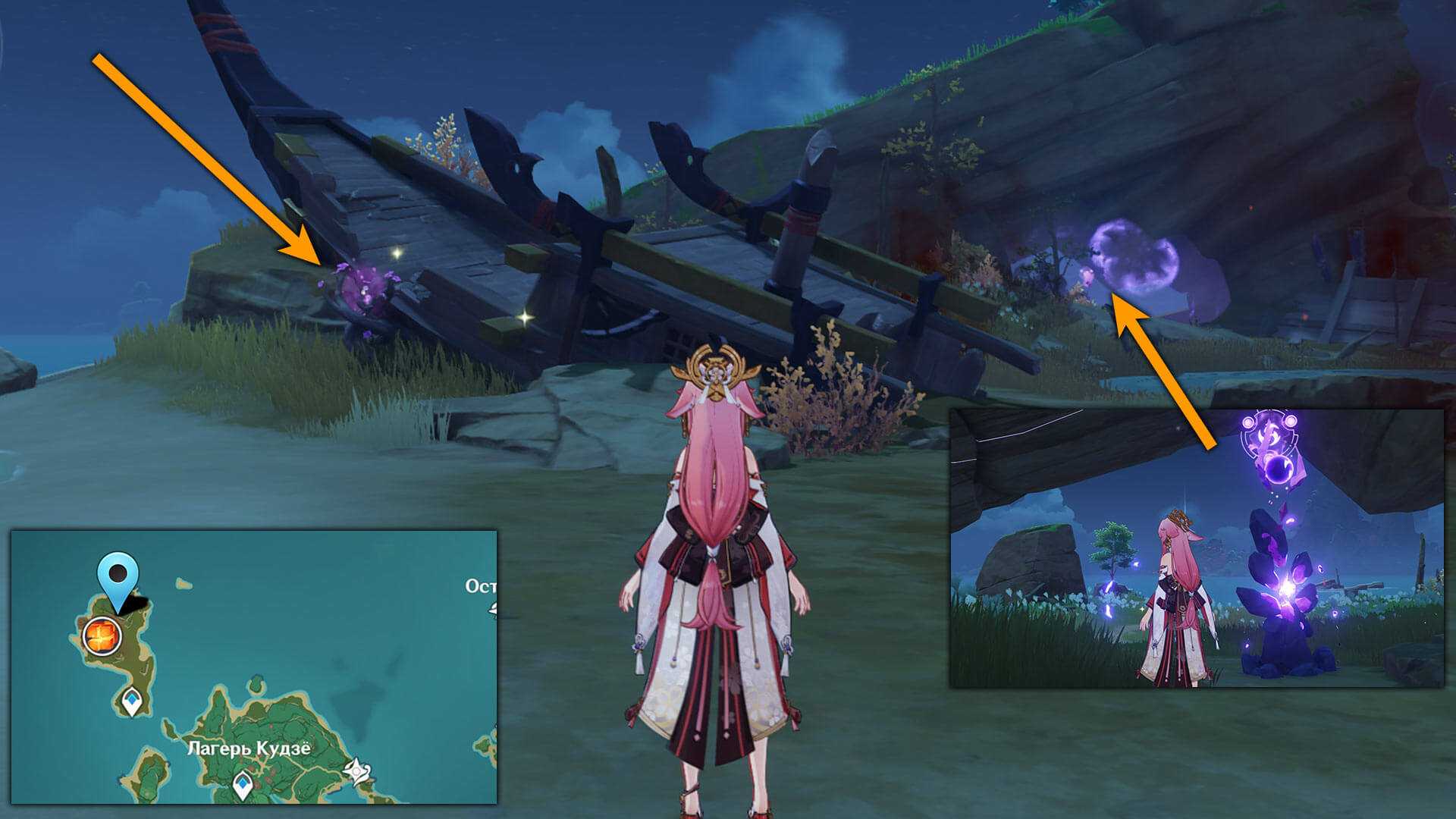The height and width of the screenshot is (819, 1456).
Task: Select the orange boss icon on the map
Action: (102, 635)
